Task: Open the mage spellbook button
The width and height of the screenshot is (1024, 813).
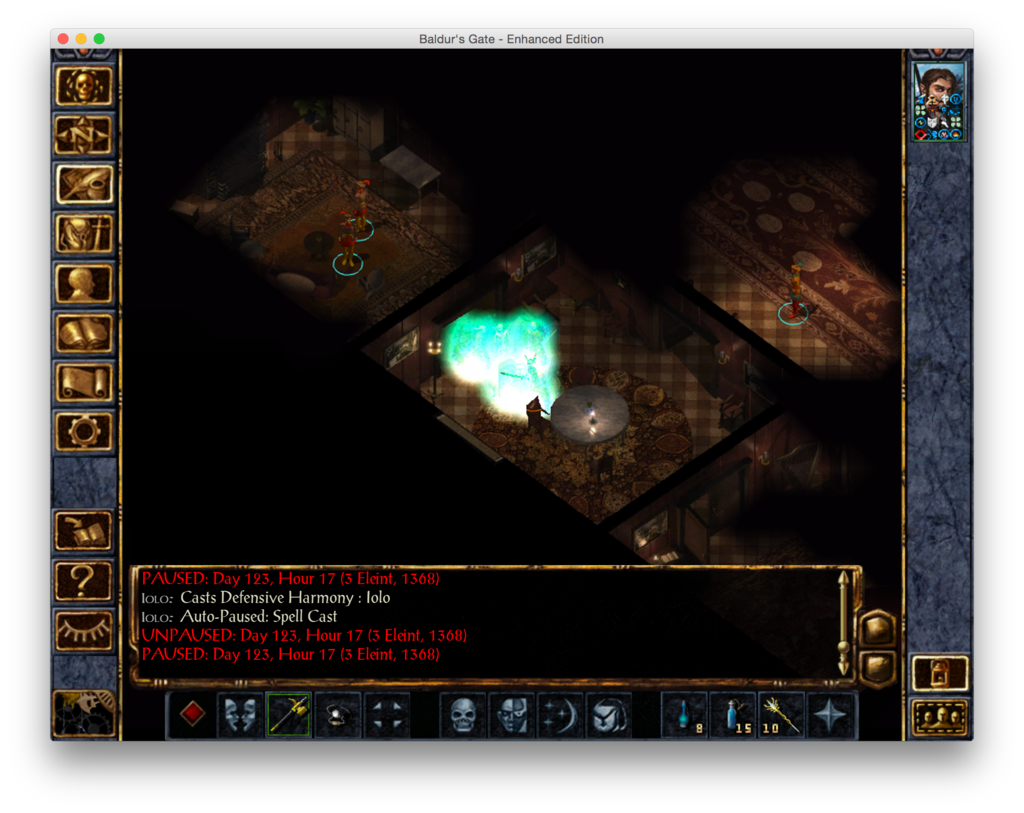Action: click(84, 332)
